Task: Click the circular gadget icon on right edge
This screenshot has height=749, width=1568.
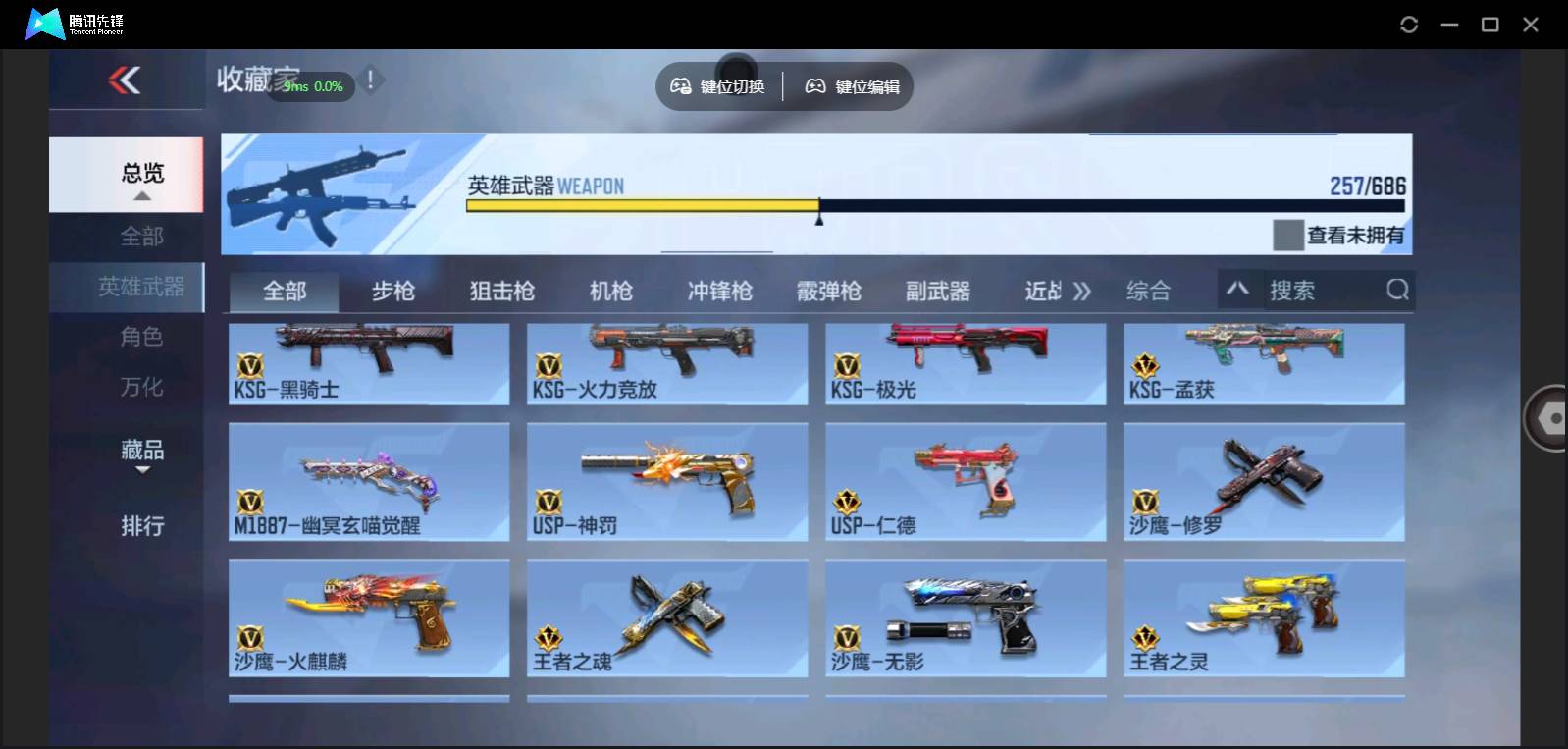Action: click(x=1548, y=417)
